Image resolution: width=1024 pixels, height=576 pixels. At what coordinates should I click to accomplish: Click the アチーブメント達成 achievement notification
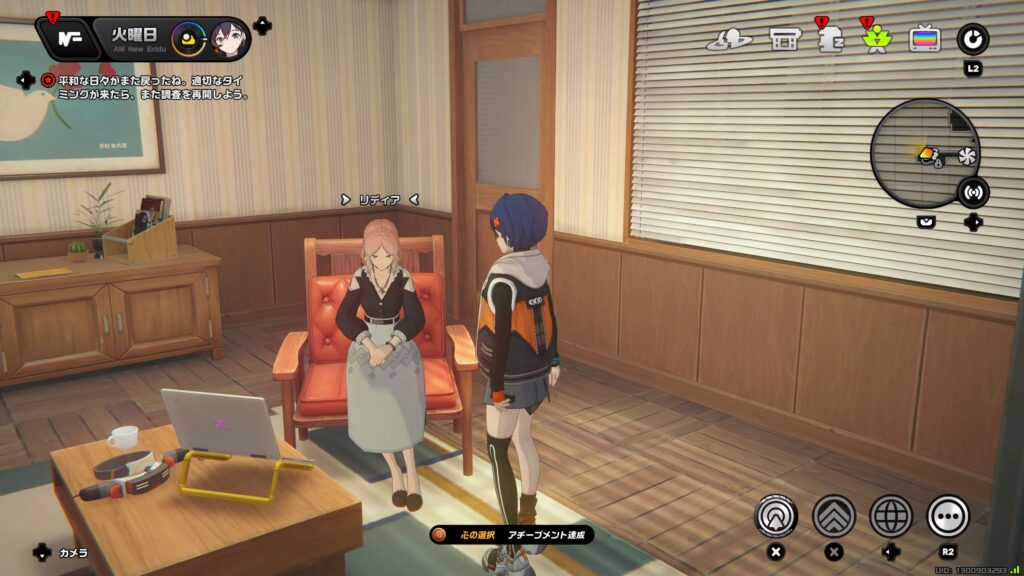[x=512, y=535]
